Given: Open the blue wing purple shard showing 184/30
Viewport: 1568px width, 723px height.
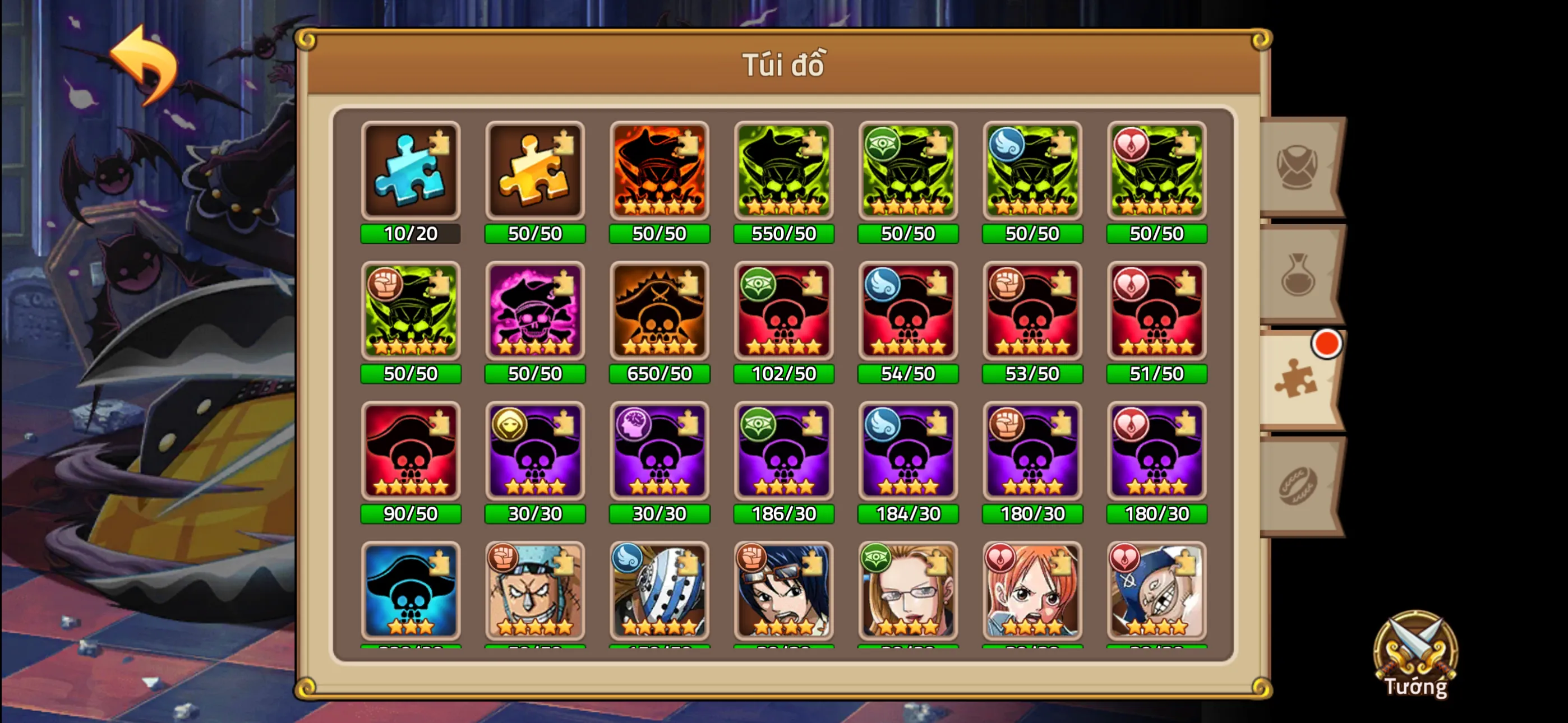Looking at the screenshot, I should [x=907, y=452].
